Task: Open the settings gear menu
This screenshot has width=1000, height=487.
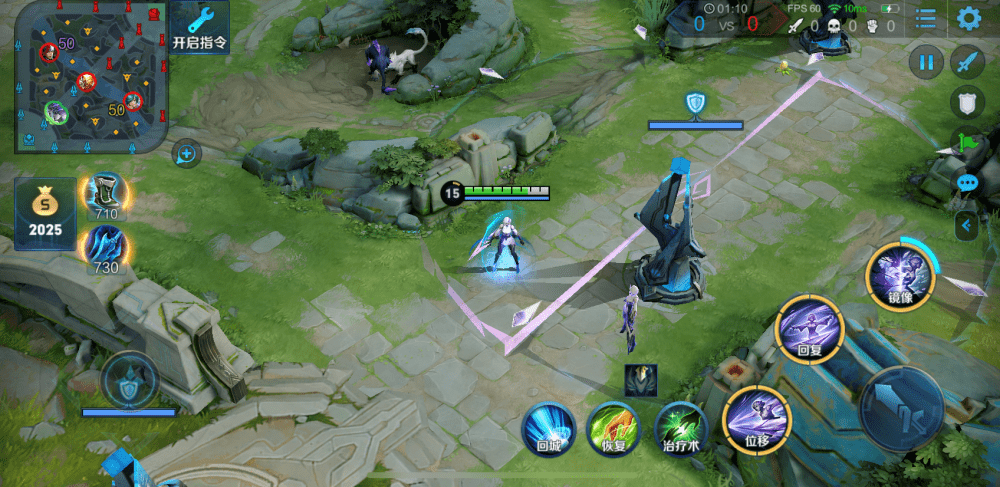Action: (x=968, y=18)
